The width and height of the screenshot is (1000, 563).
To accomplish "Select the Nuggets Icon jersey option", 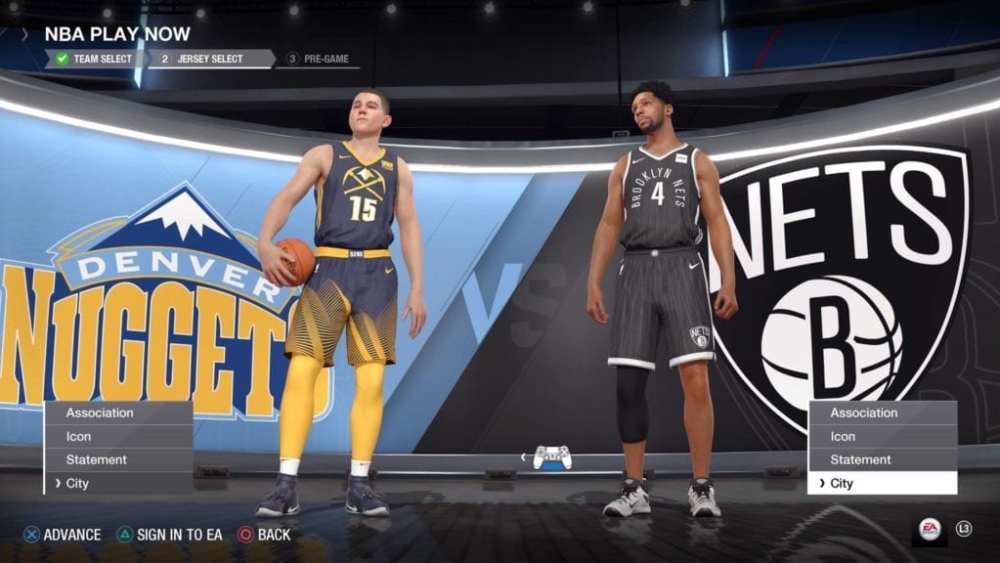I will tap(118, 436).
